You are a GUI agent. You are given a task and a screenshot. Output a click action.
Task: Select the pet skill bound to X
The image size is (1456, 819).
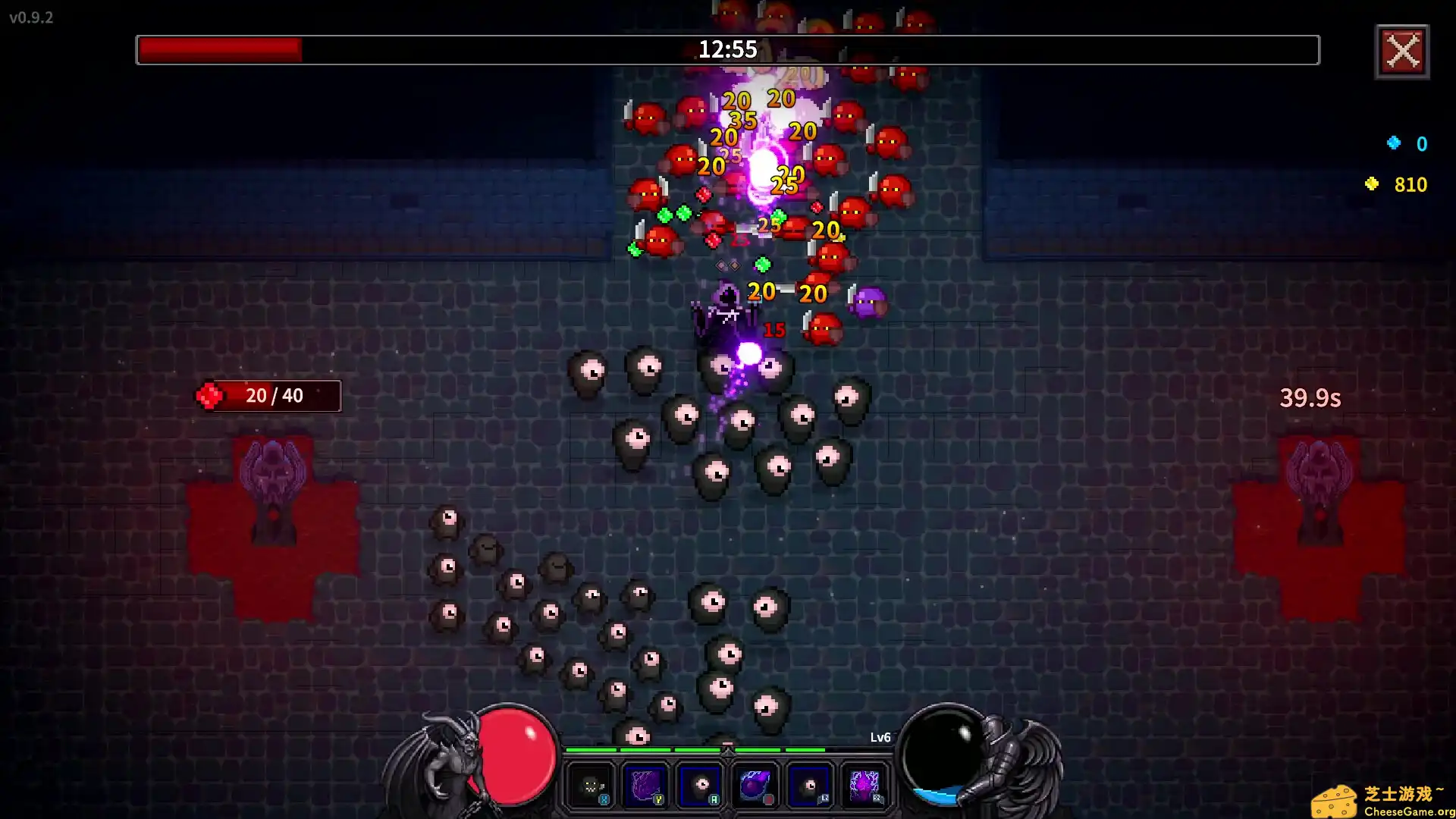click(589, 785)
